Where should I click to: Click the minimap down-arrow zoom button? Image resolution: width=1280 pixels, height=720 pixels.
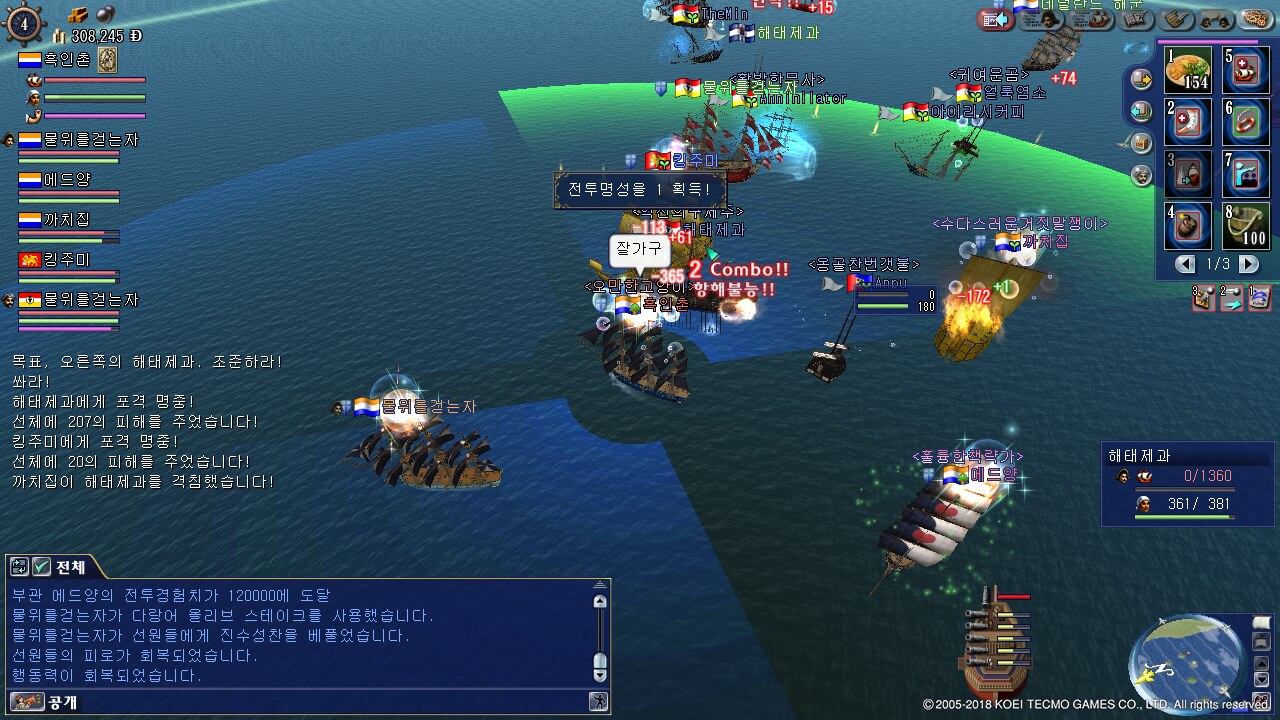coord(1259,679)
